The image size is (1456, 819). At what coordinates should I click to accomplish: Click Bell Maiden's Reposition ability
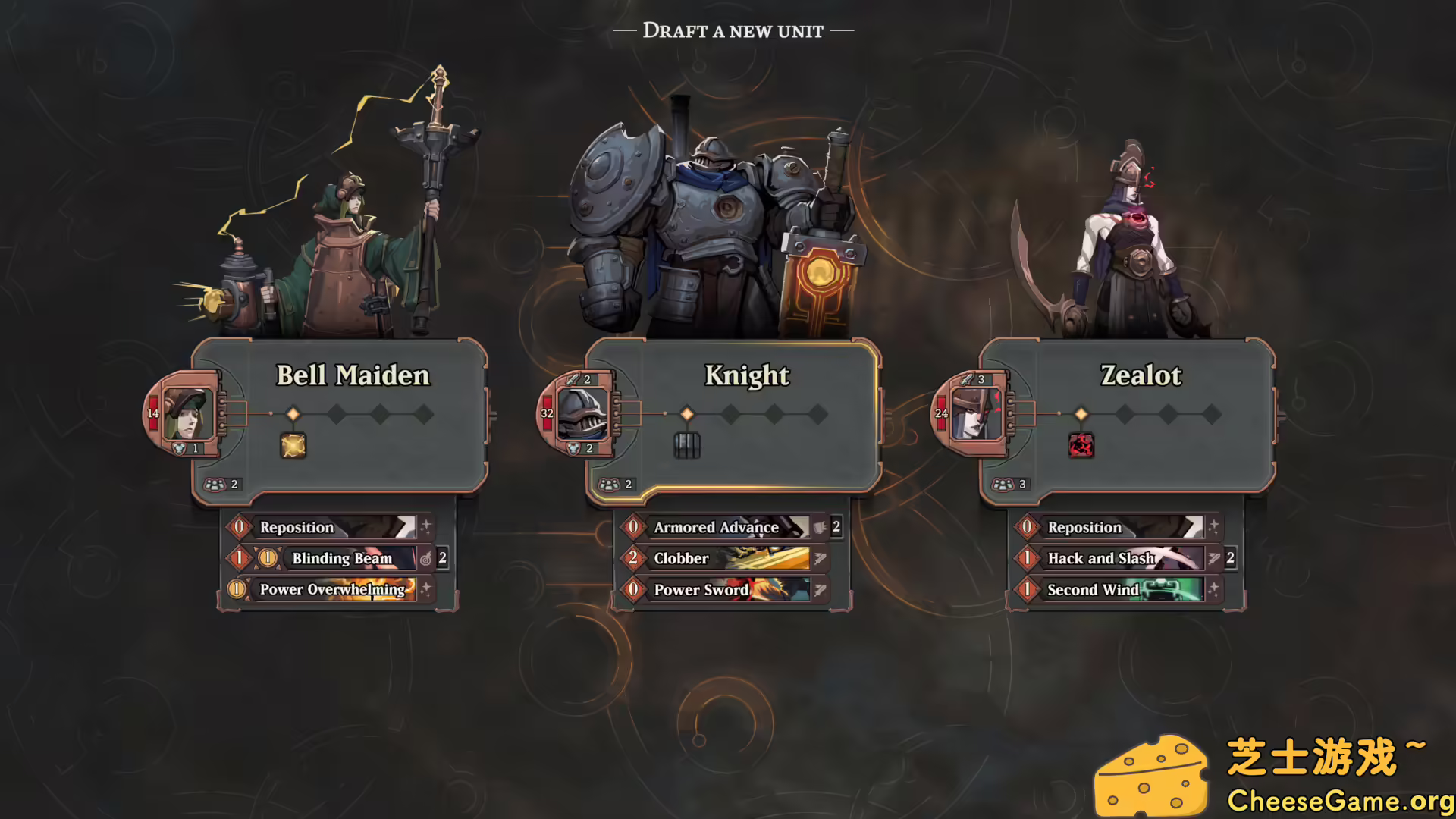point(326,527)
